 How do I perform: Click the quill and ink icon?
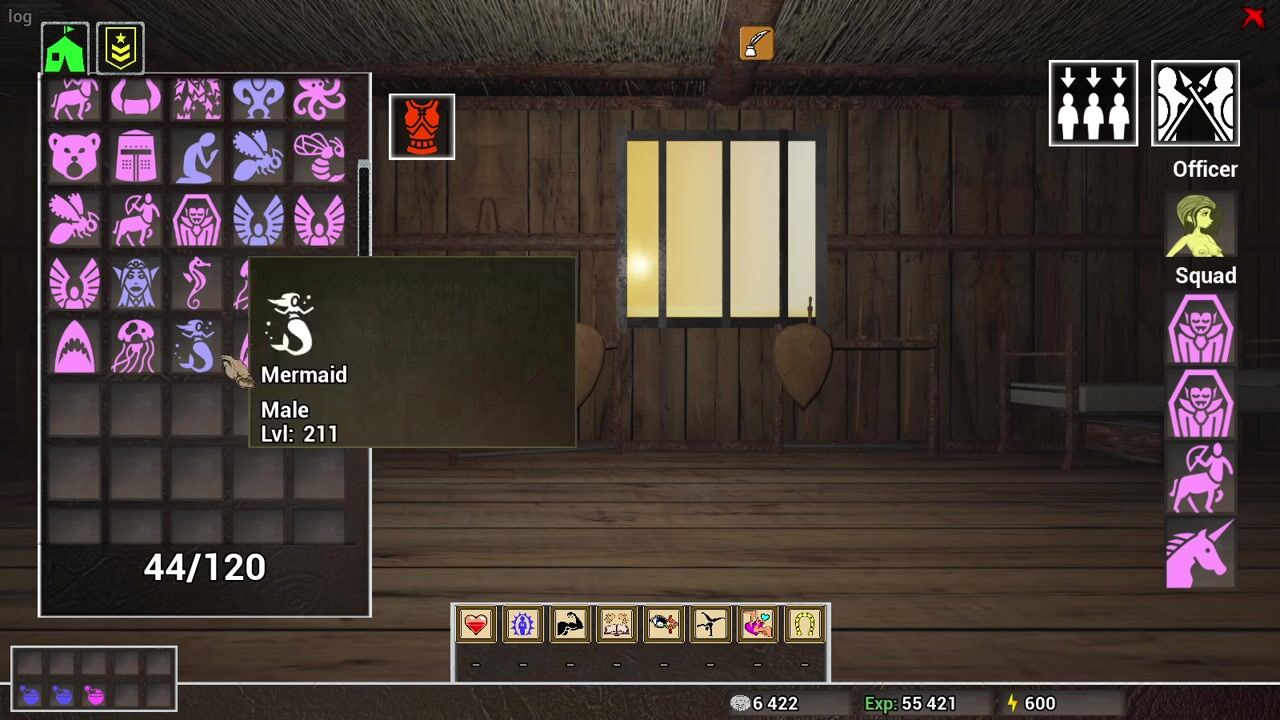[x=757, y=43]
